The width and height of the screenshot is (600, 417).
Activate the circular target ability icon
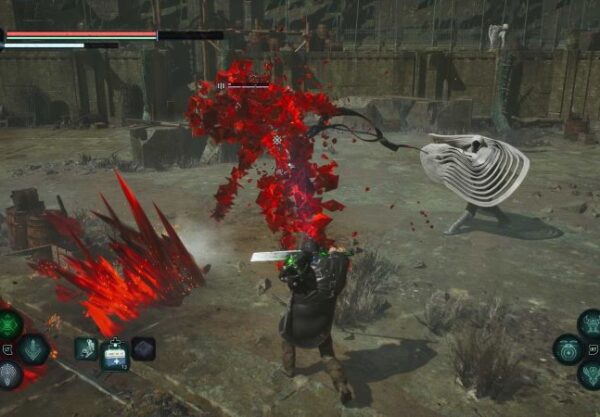[568, 349]
